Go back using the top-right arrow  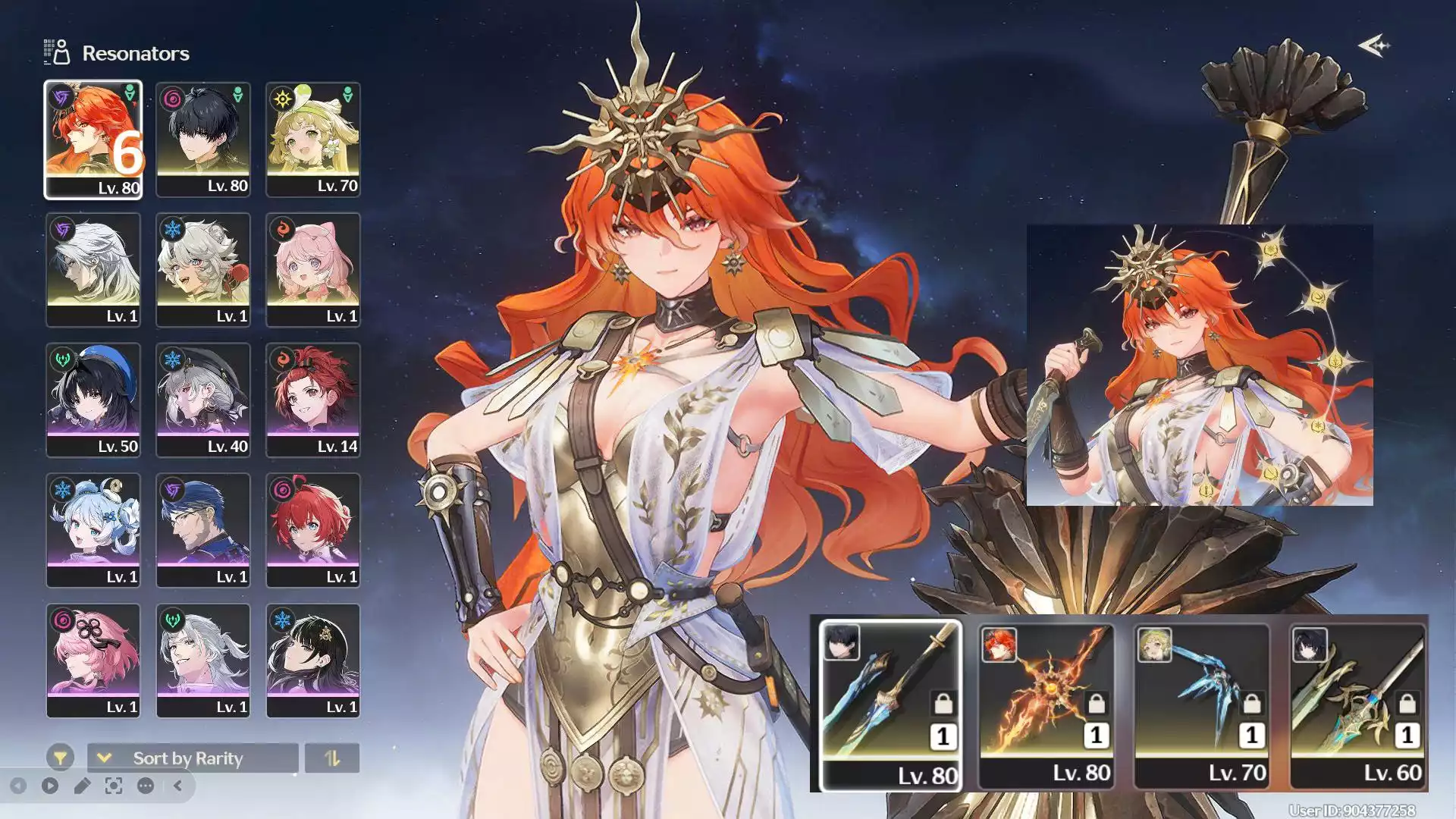(x=1373, y=46)
